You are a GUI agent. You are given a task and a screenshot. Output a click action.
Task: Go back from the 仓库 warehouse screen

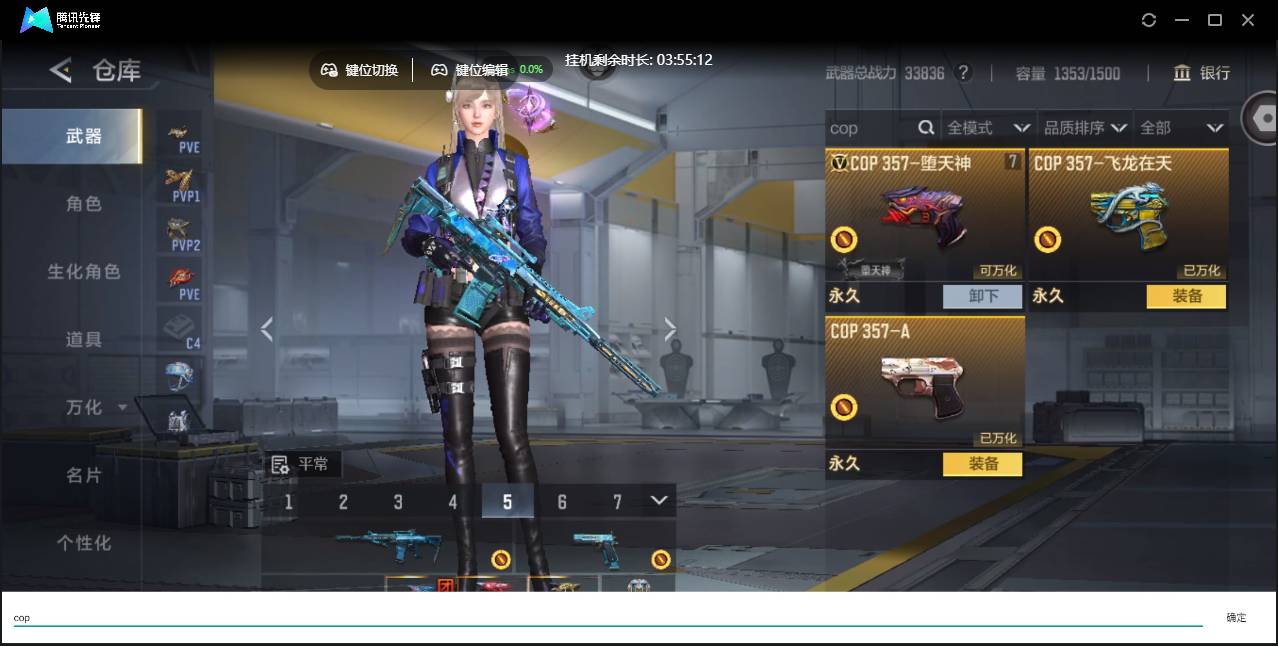(x=61, y=70)
